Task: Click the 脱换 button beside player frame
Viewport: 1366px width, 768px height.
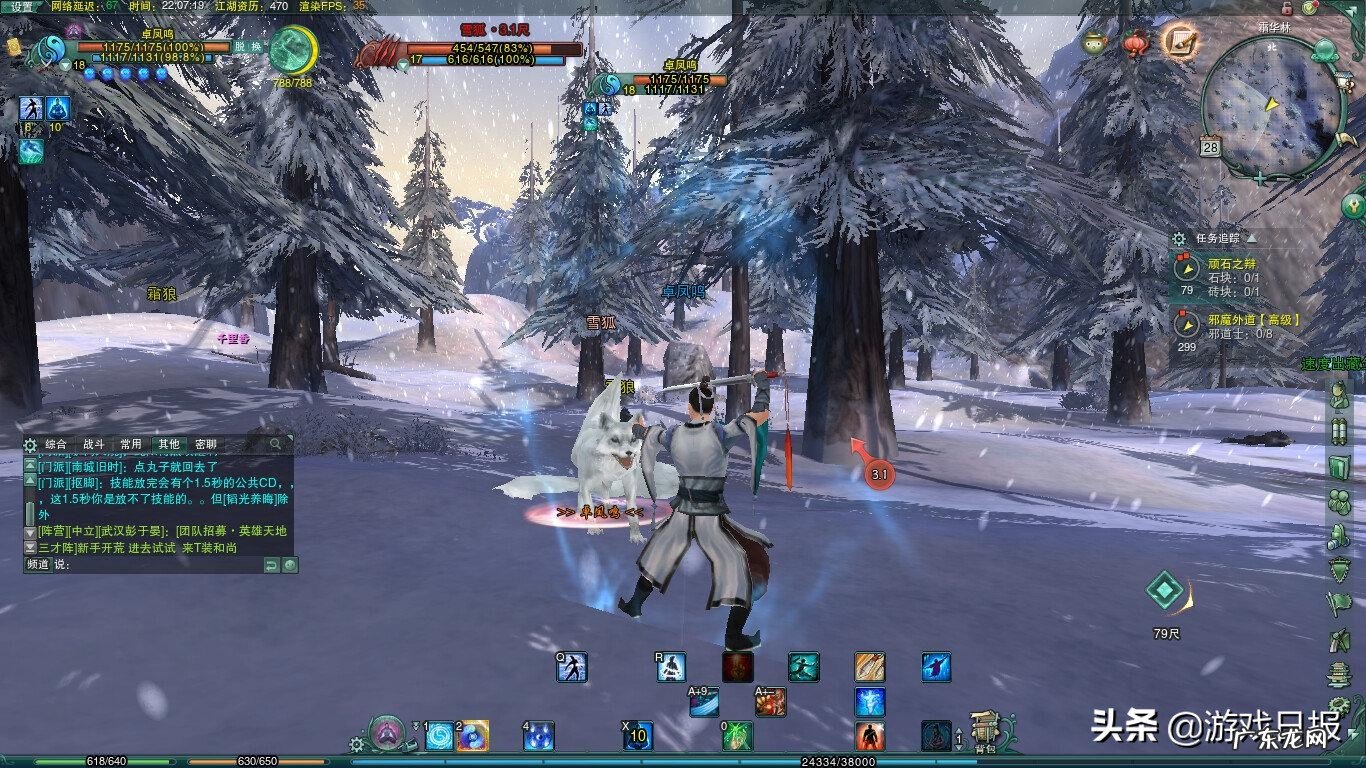Action: (x=247, y=46)
